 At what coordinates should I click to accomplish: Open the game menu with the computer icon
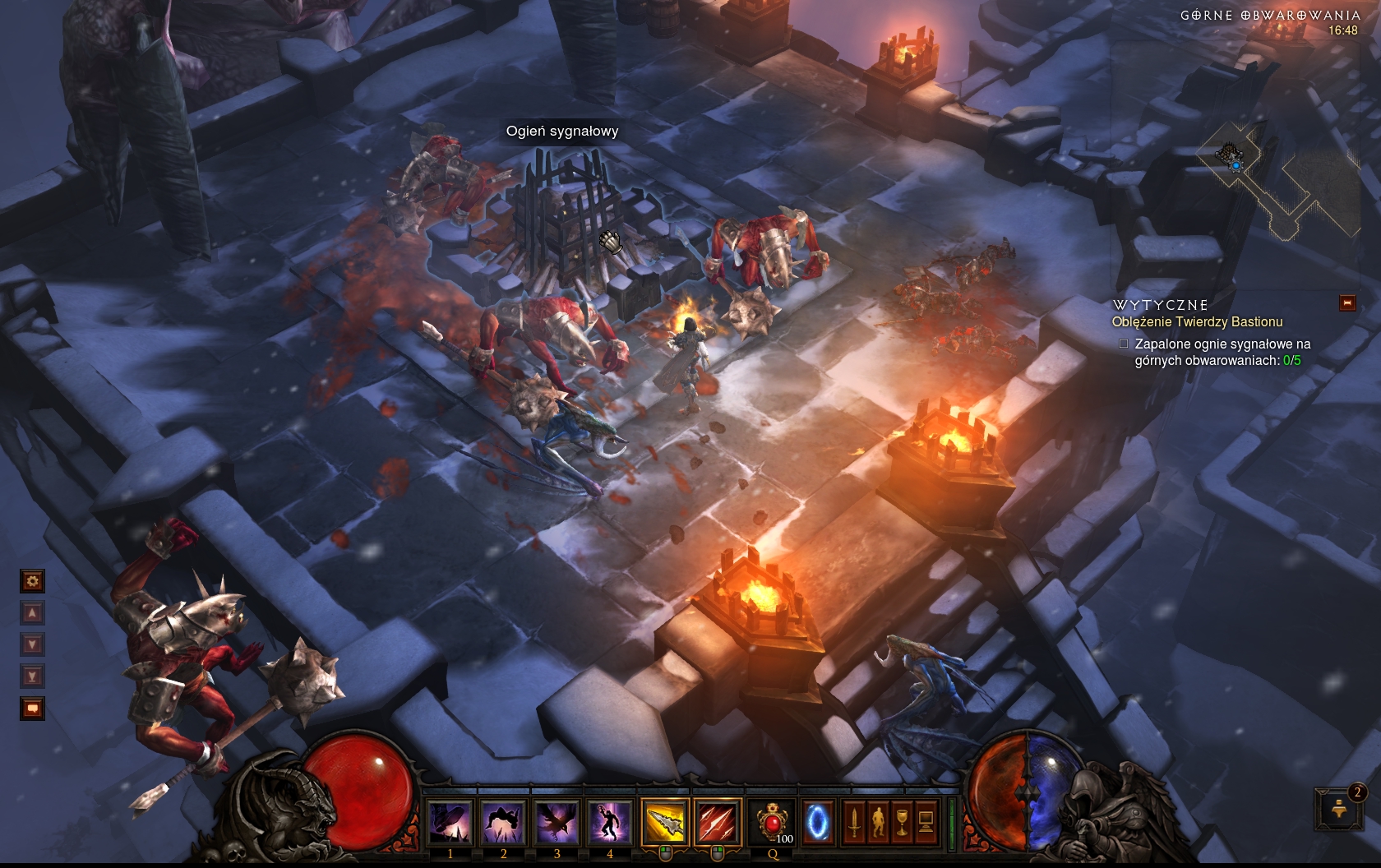tap(926, 821)
